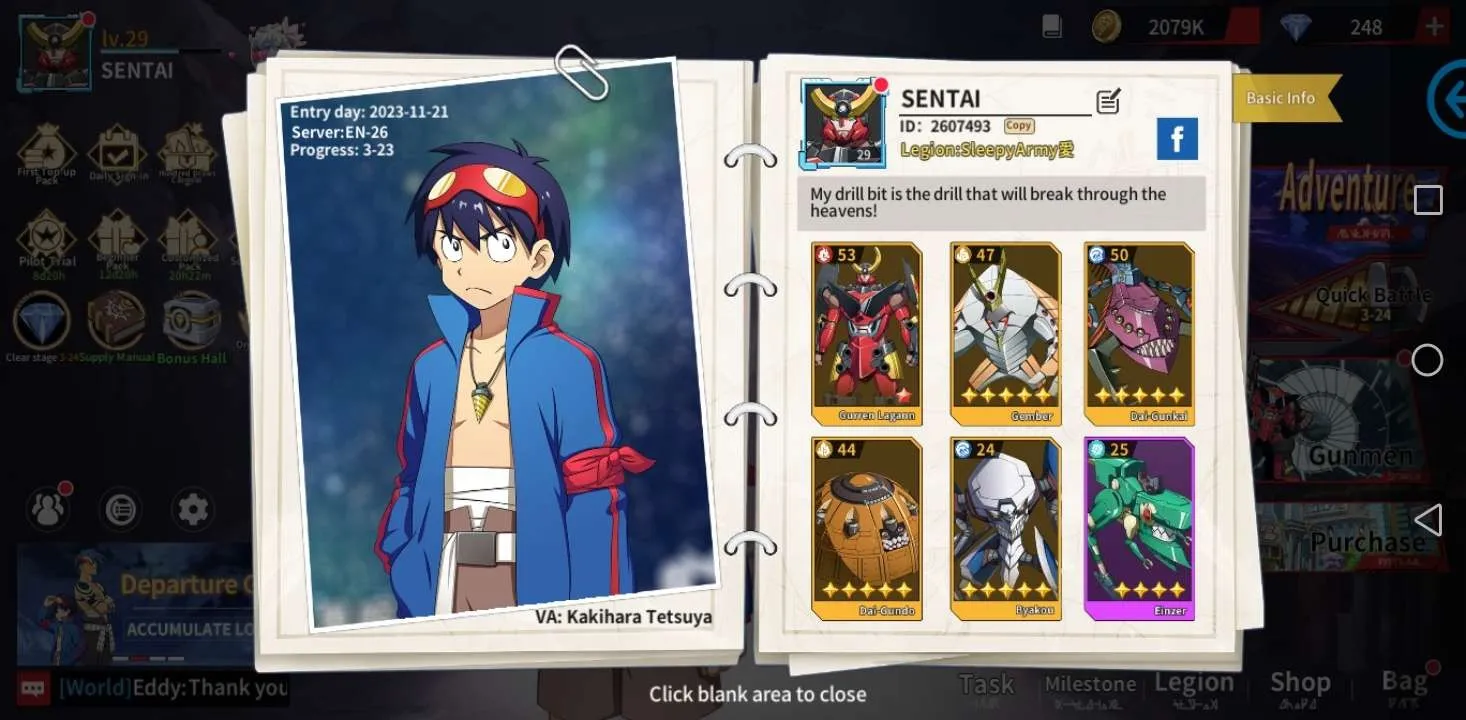Select the Gember gunmen card
This screenshot has width=1466, height=720.
pyautogui.click(x=1003, y=334)
